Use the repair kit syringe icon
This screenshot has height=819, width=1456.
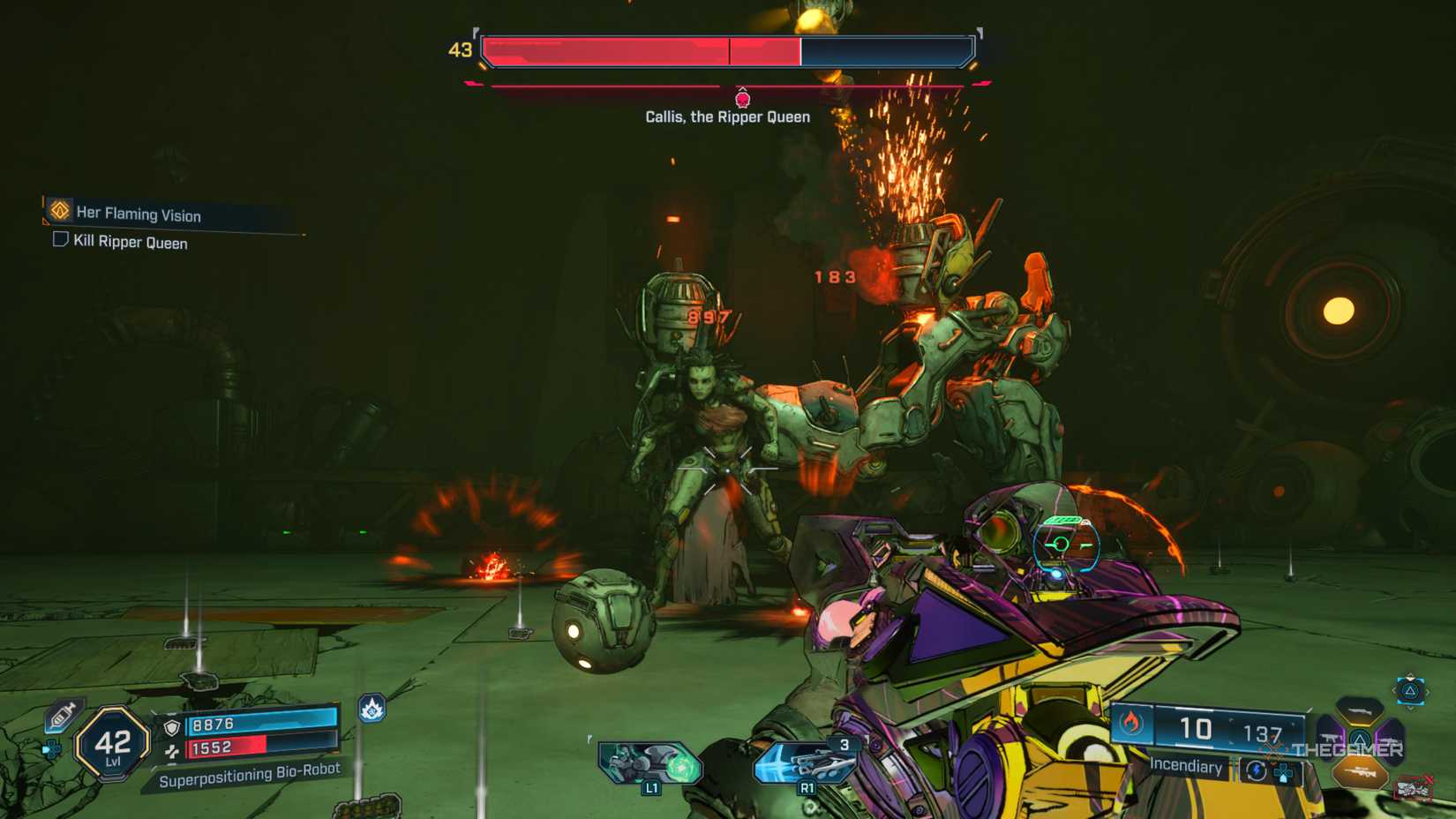point(64,715)
